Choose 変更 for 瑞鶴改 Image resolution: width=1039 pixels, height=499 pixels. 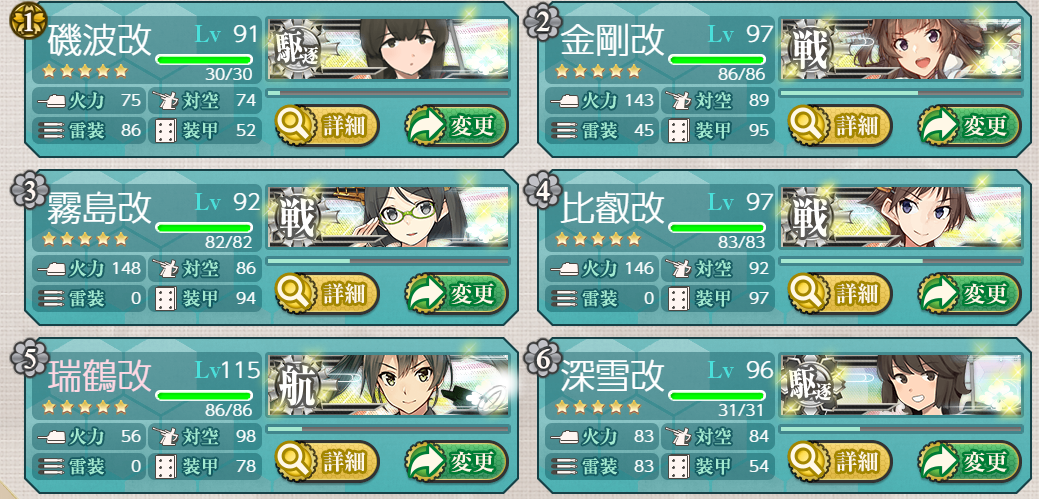[456, 462]
